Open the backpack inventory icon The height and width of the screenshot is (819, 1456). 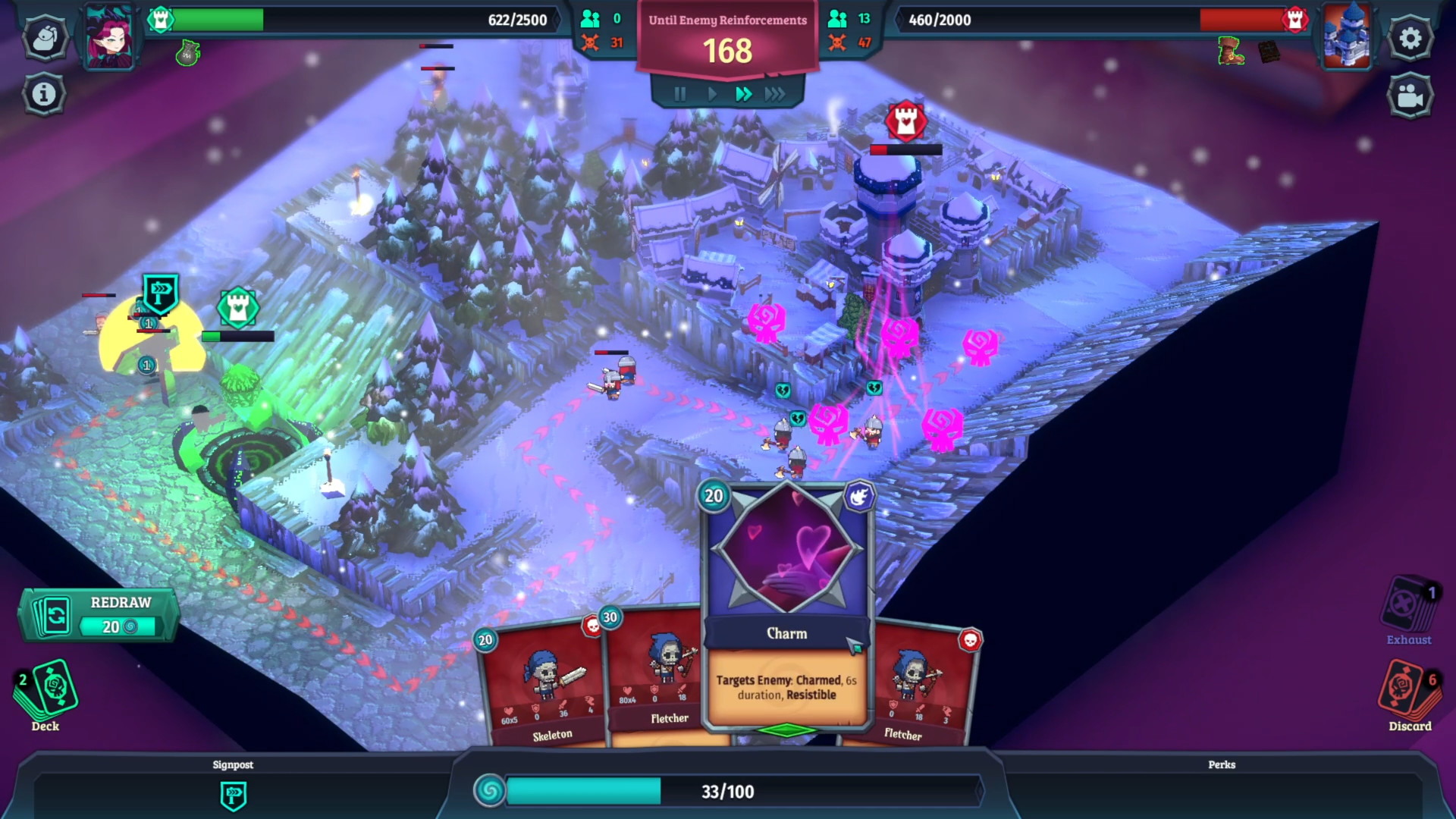click(x=45, y=37)
